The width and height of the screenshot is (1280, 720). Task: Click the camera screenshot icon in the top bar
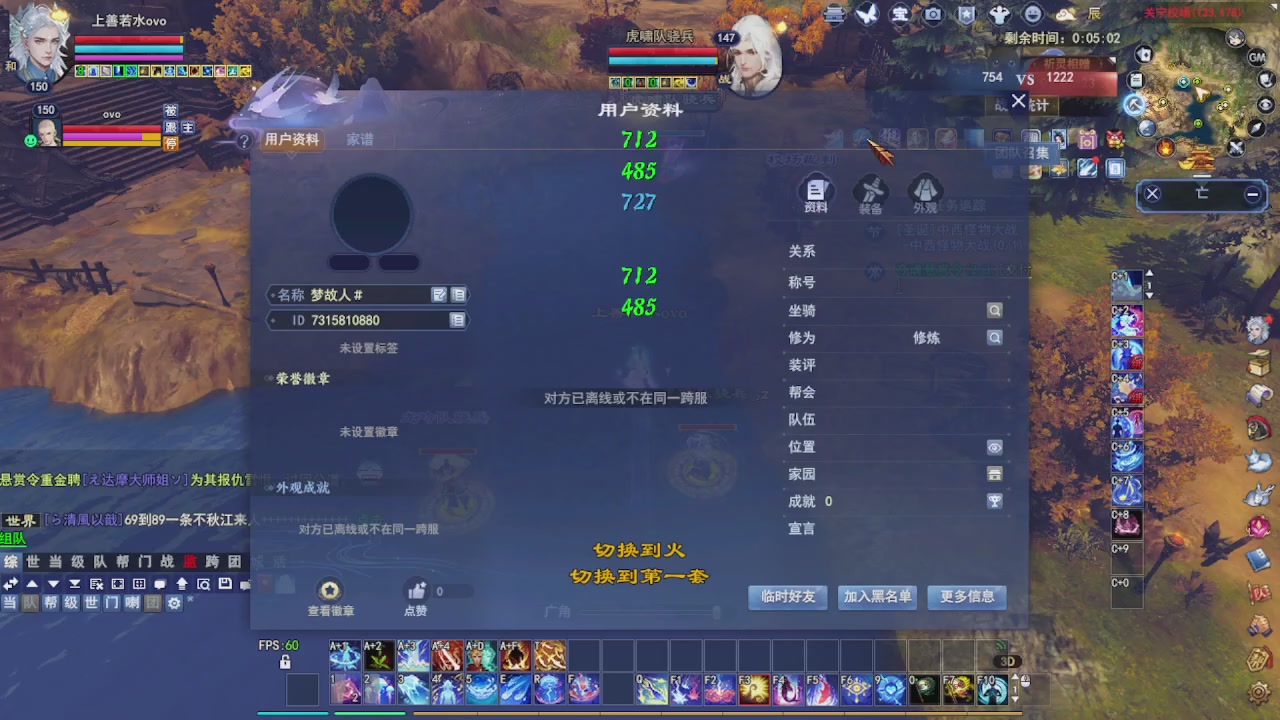point(932,13)
